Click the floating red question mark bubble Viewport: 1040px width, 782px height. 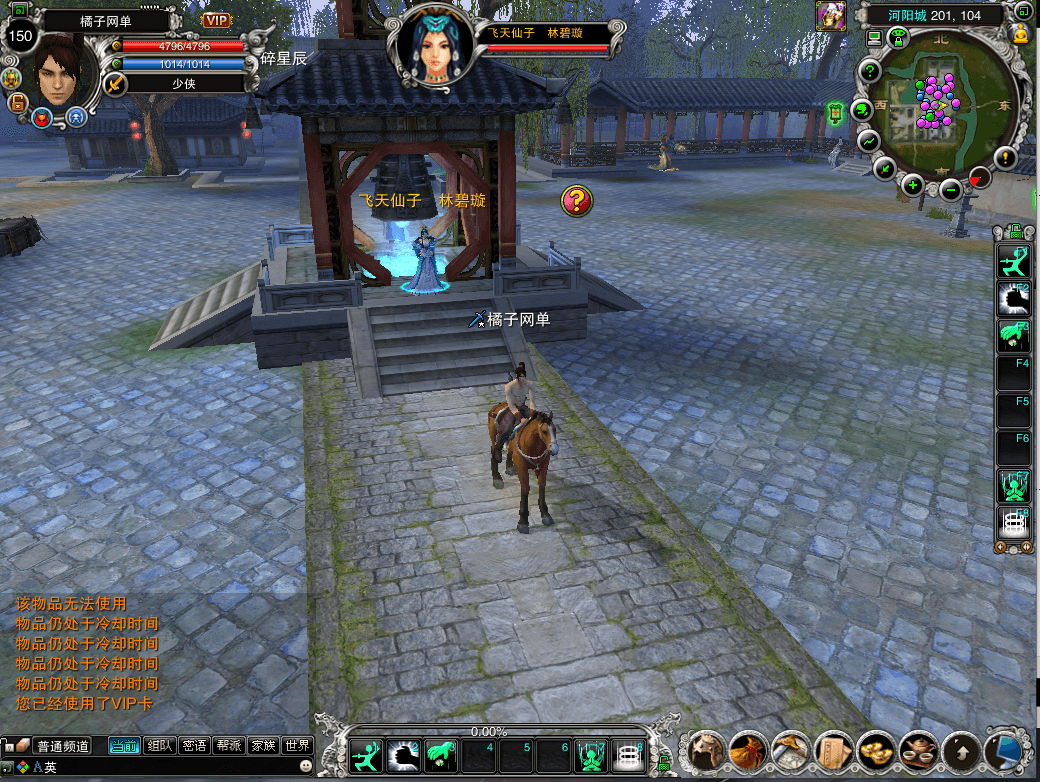(x=576, y=200)
